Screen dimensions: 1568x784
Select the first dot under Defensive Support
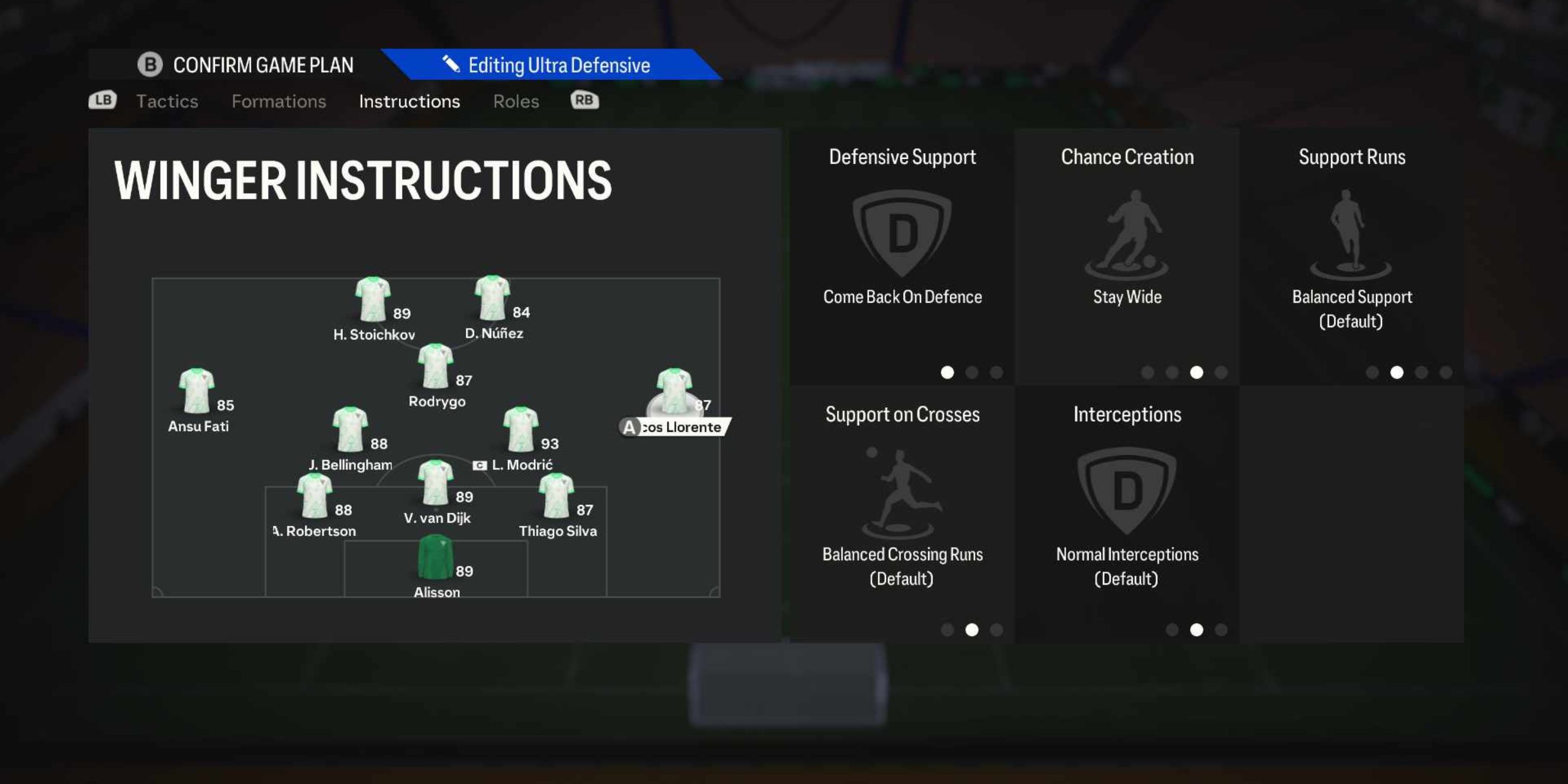(x=947, y=373)
